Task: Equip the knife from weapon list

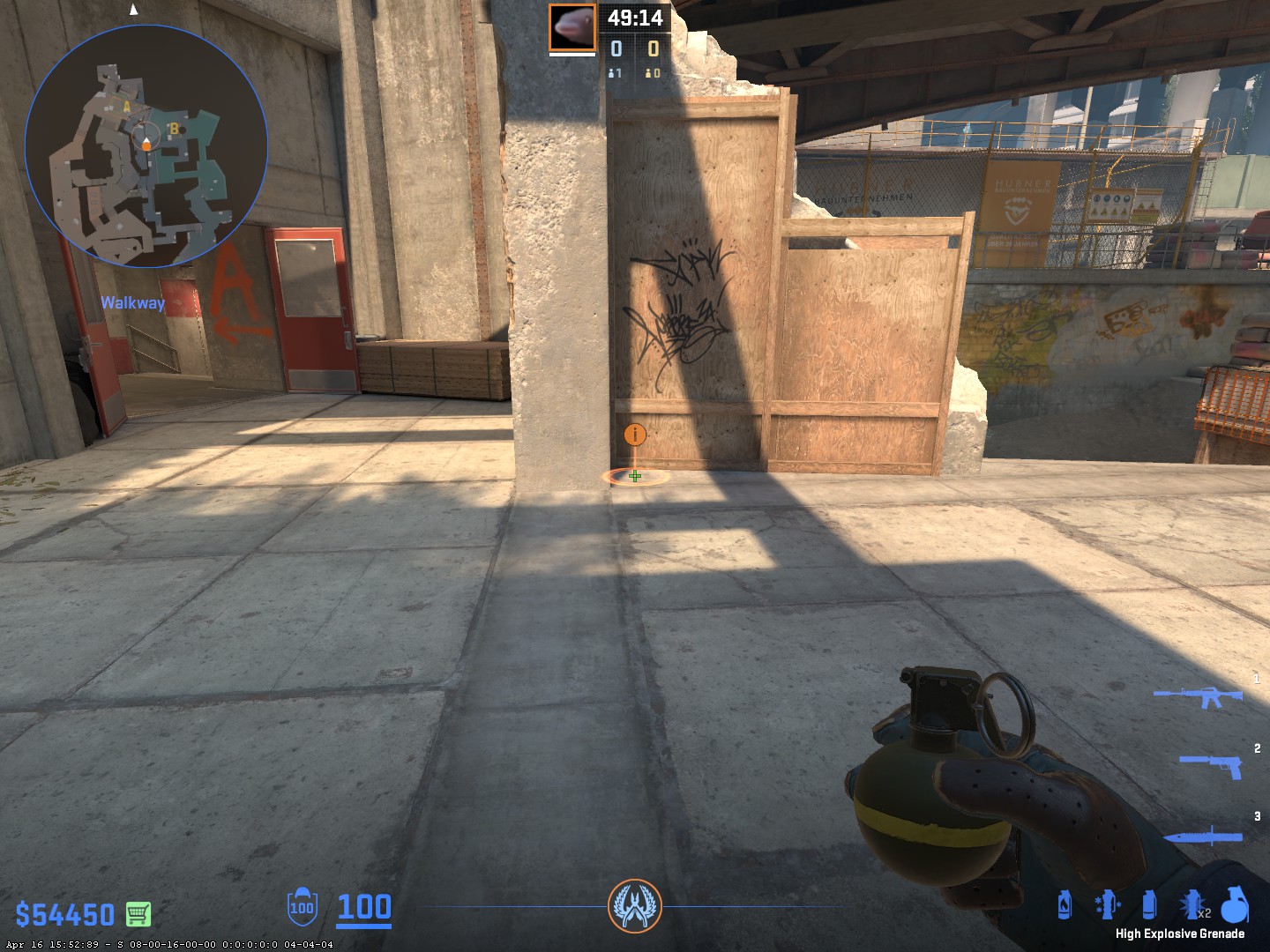Action: pyautogui.click(x=1203, y=836)
